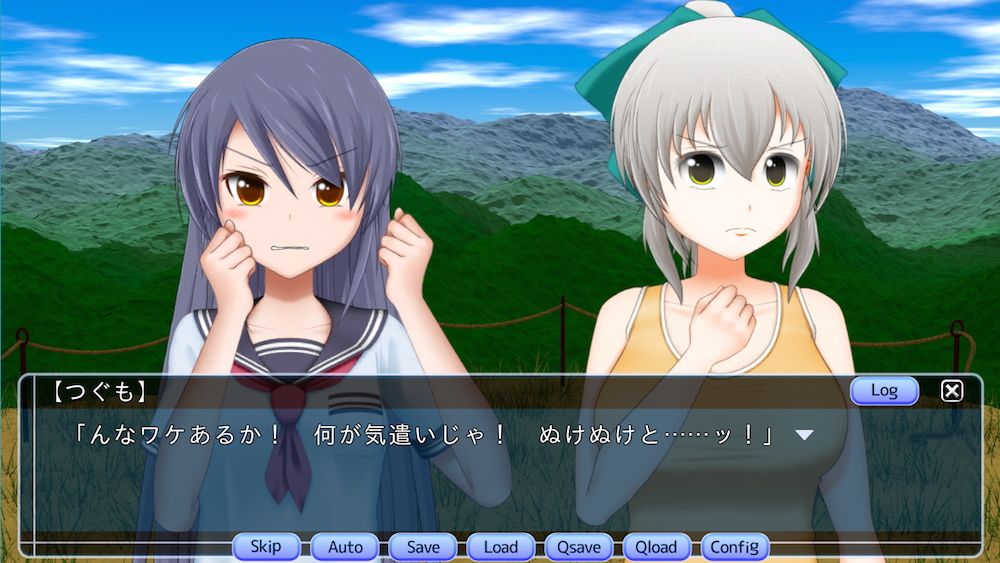
Task: Open the Save menu
Action: (x=423, y=547)
